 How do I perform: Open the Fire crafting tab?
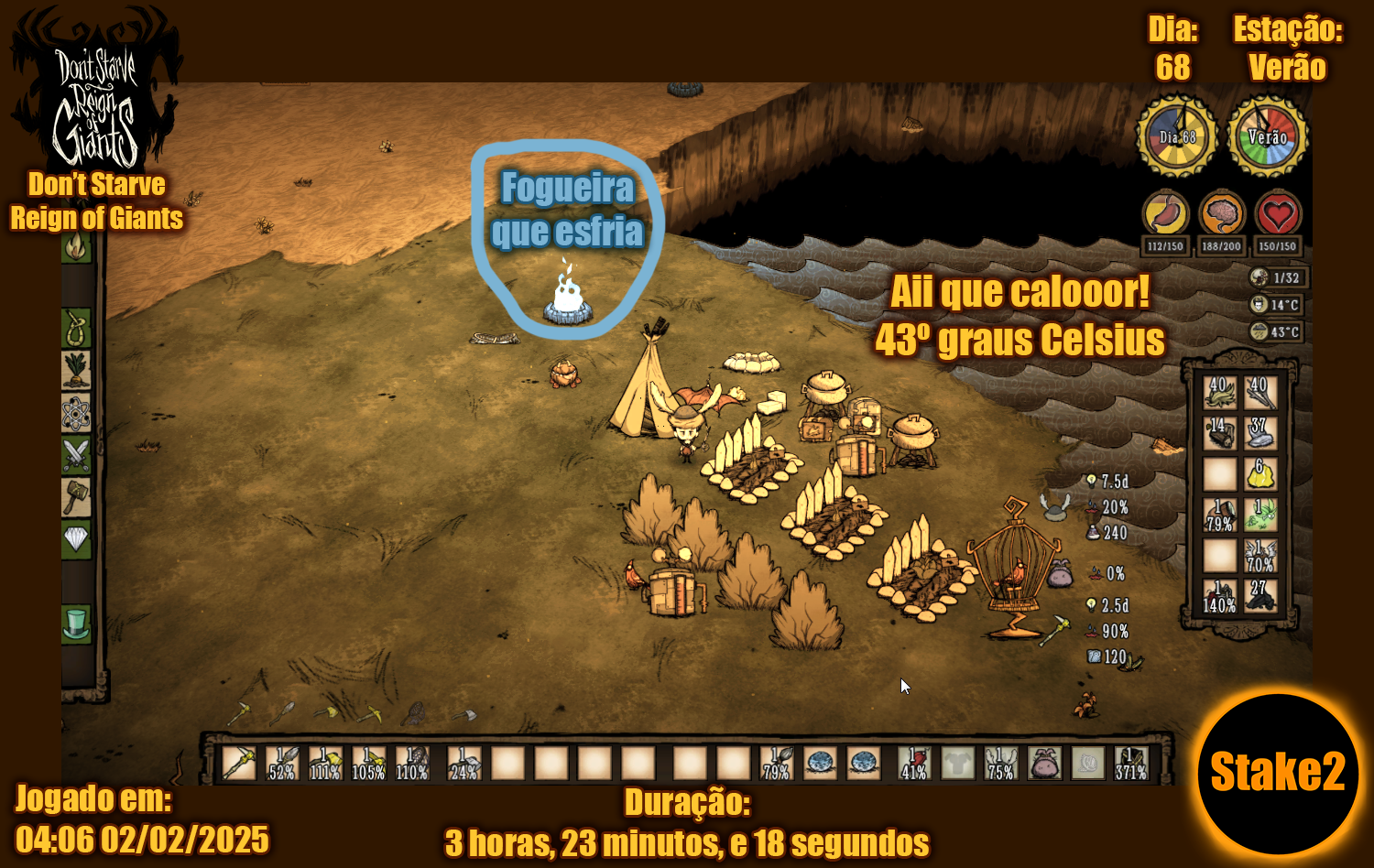(x=77, y=247)
